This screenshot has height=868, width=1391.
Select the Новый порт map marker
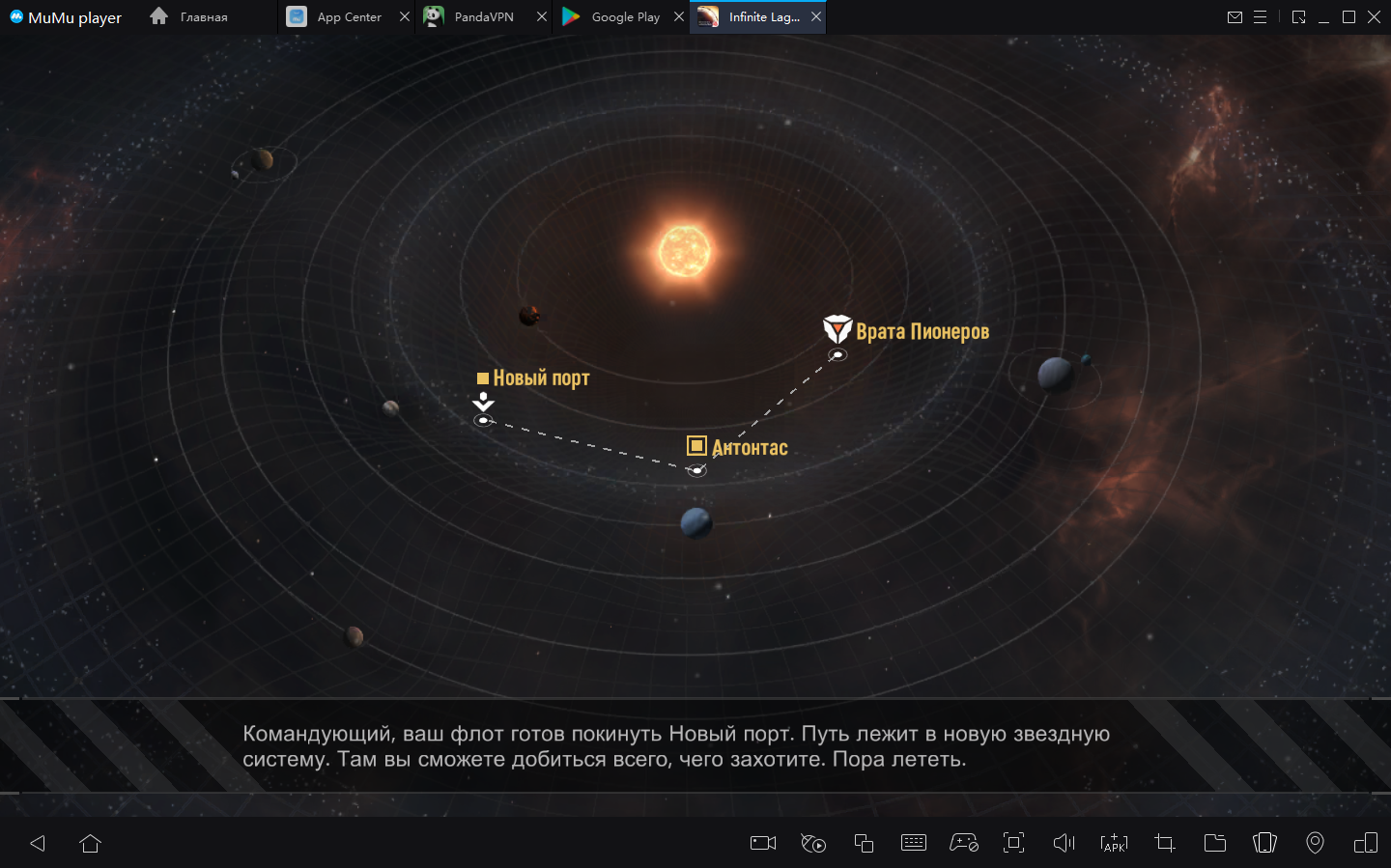tap(484, 419)
